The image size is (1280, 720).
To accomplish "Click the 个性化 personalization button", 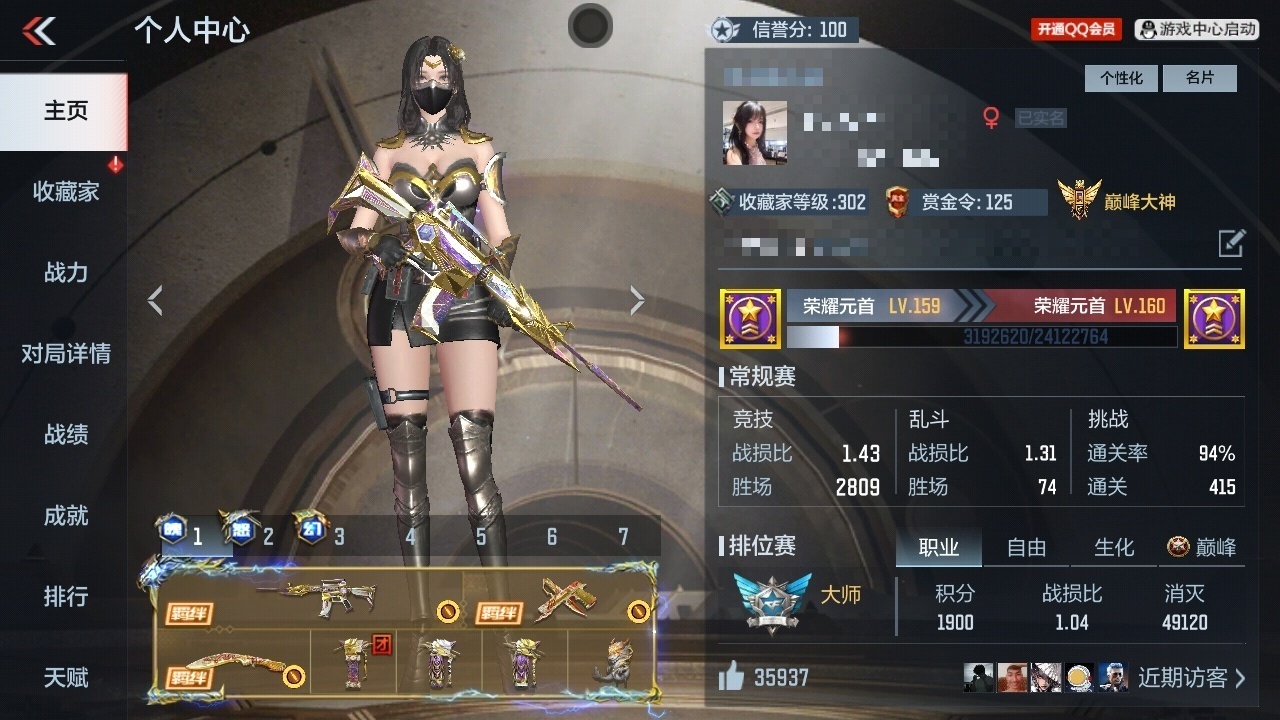I will point(1121,78).
